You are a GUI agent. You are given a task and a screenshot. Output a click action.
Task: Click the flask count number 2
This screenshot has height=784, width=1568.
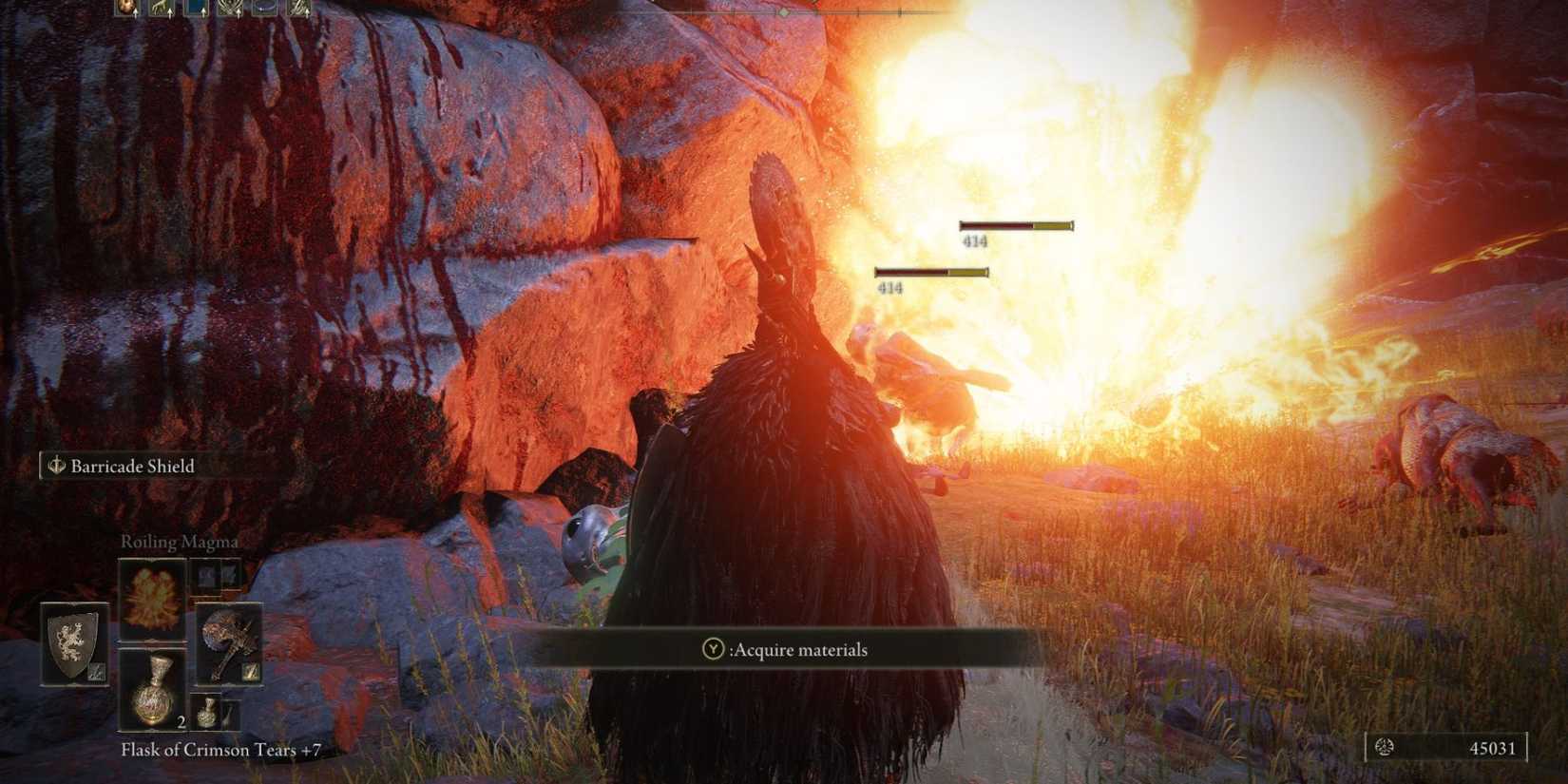(181, 723)
